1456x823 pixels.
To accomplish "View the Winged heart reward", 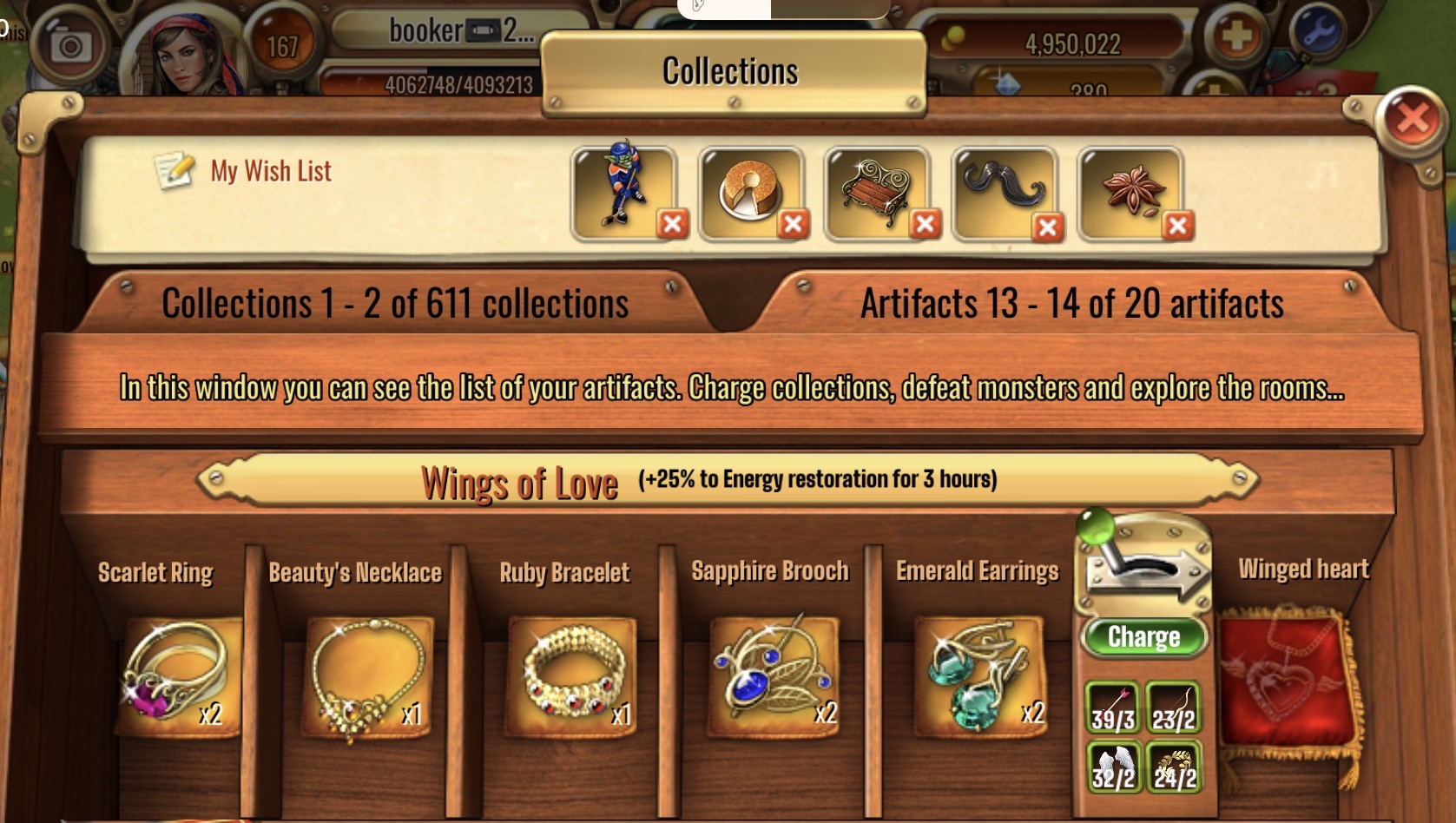I will 1285,677.
